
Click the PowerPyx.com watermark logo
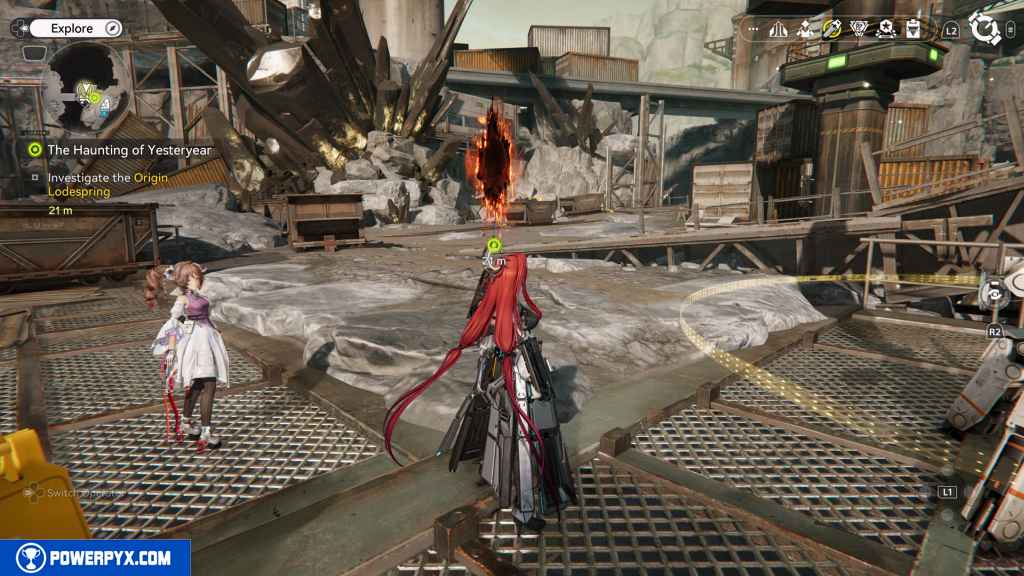tap(95, 558)
